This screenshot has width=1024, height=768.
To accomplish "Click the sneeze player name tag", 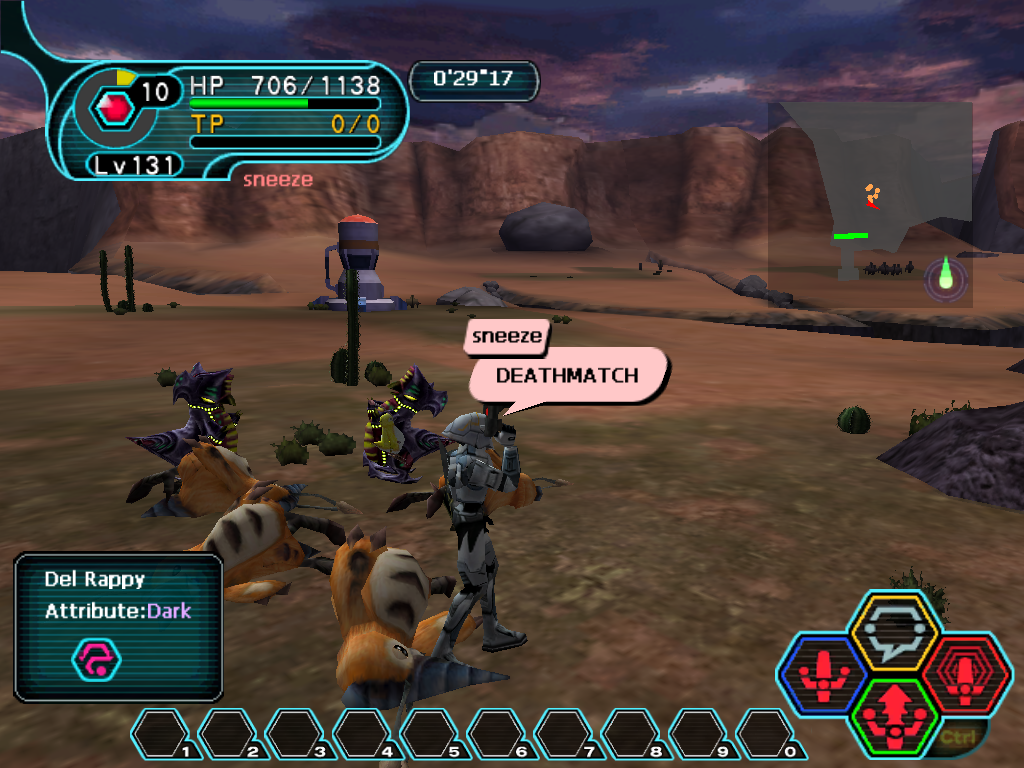I will 507,336.
